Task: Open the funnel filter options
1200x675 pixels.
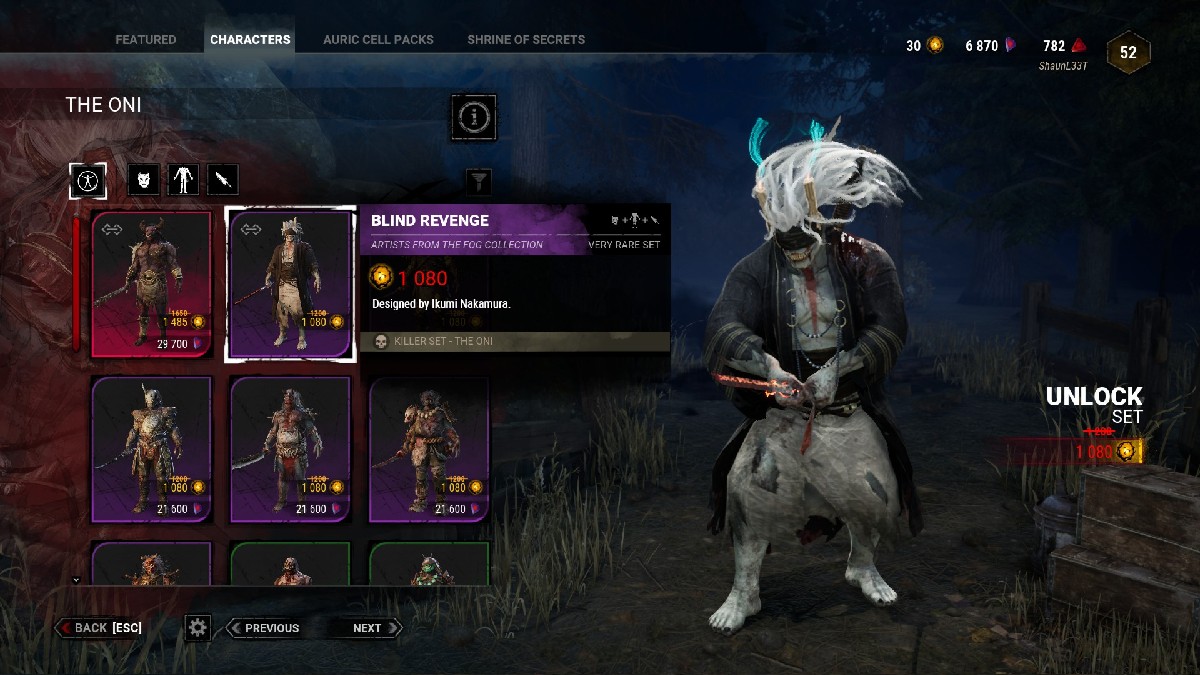Action: [480, 181]
